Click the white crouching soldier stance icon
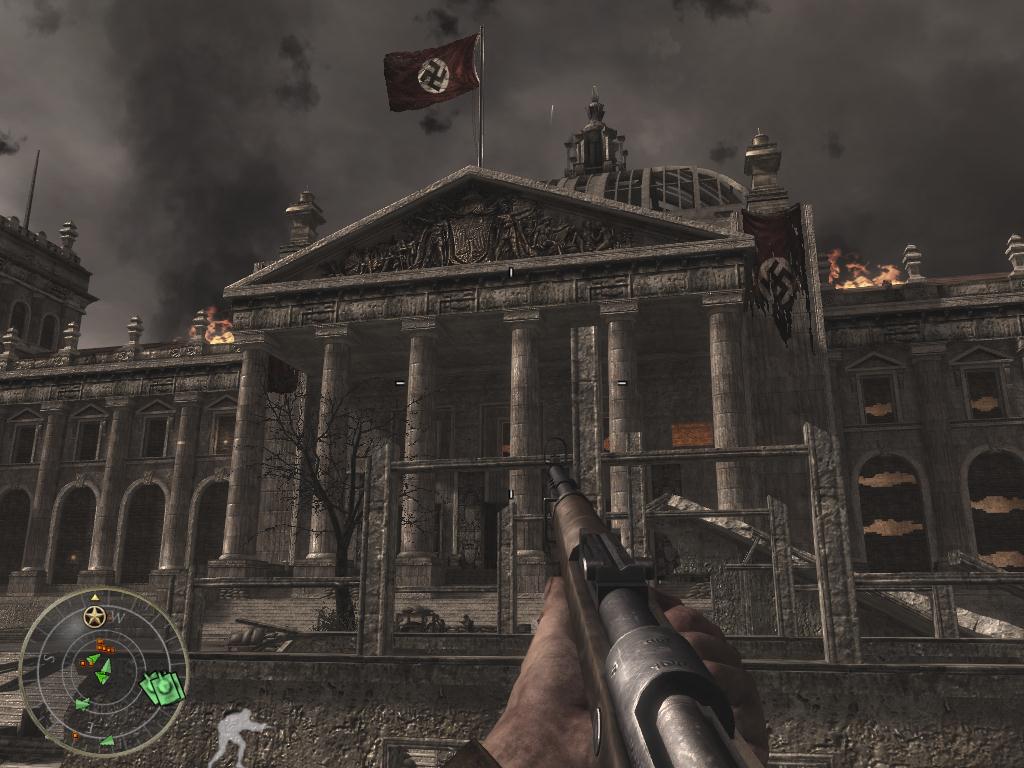The width and height of the screenshot is (1024, 768). tap(237, 735)
